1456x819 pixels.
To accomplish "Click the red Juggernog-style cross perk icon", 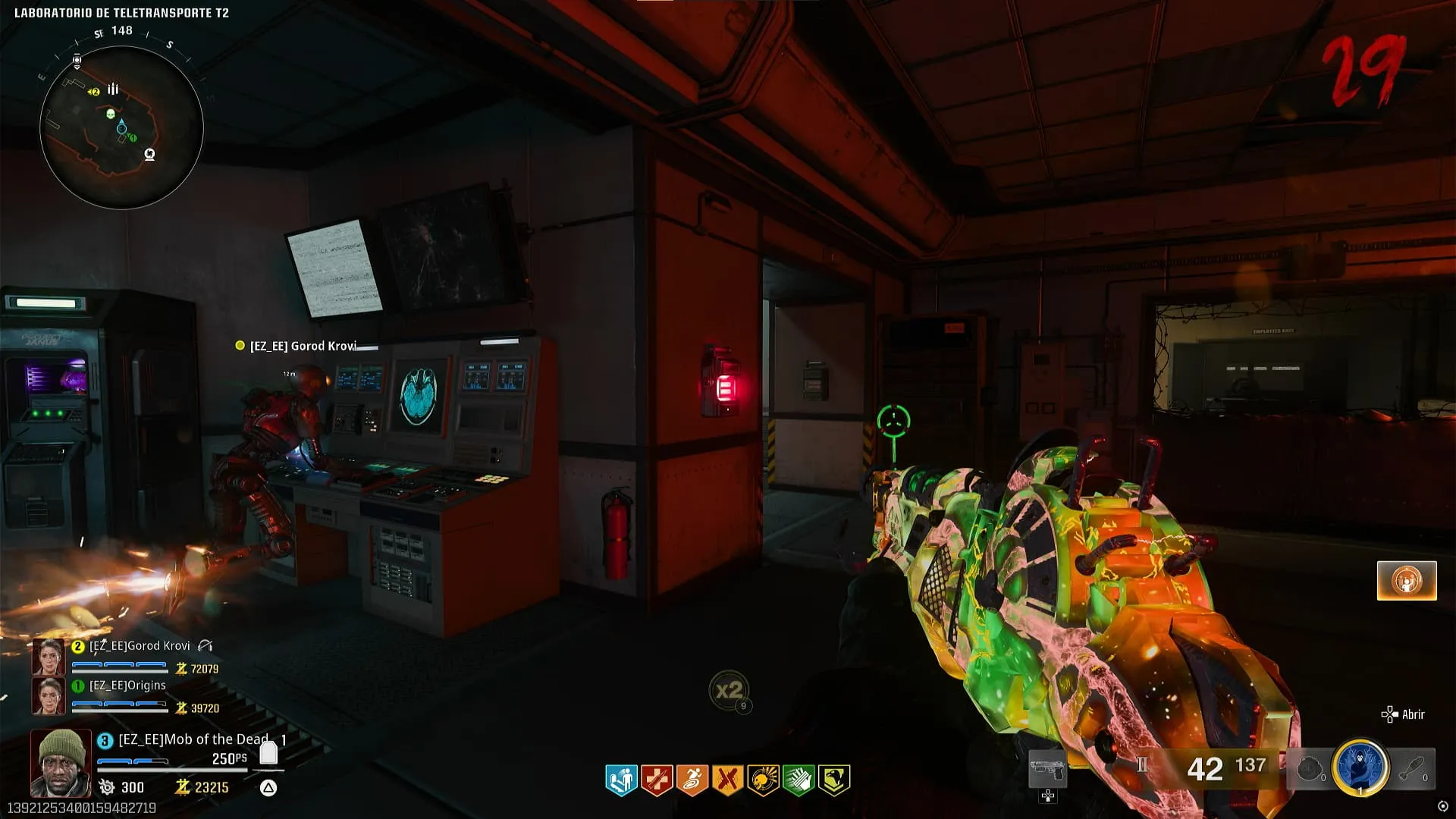I will click(657, 780).
